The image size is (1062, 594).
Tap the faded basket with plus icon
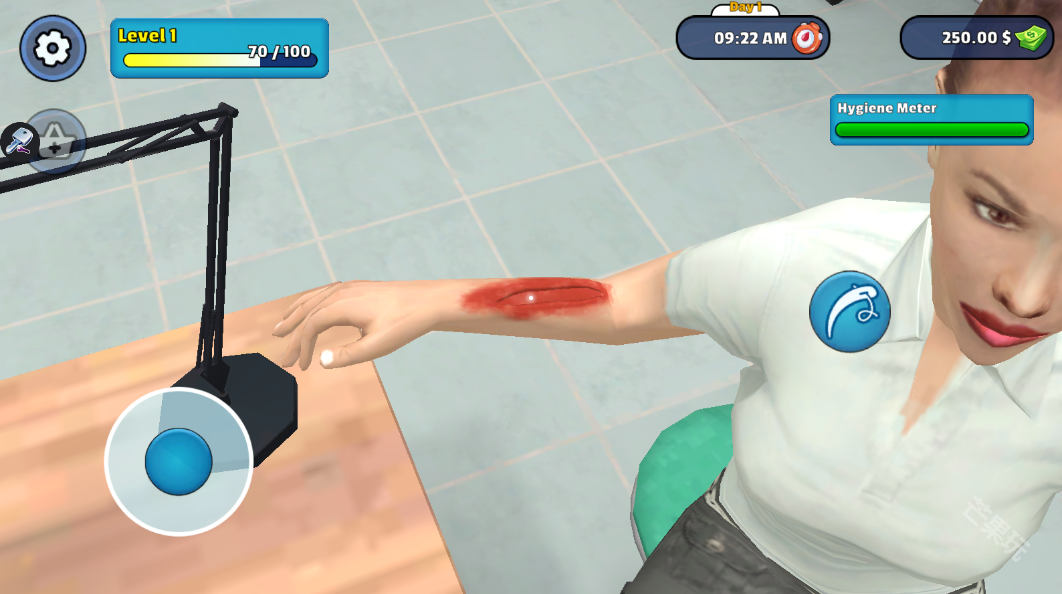point(57,142)
